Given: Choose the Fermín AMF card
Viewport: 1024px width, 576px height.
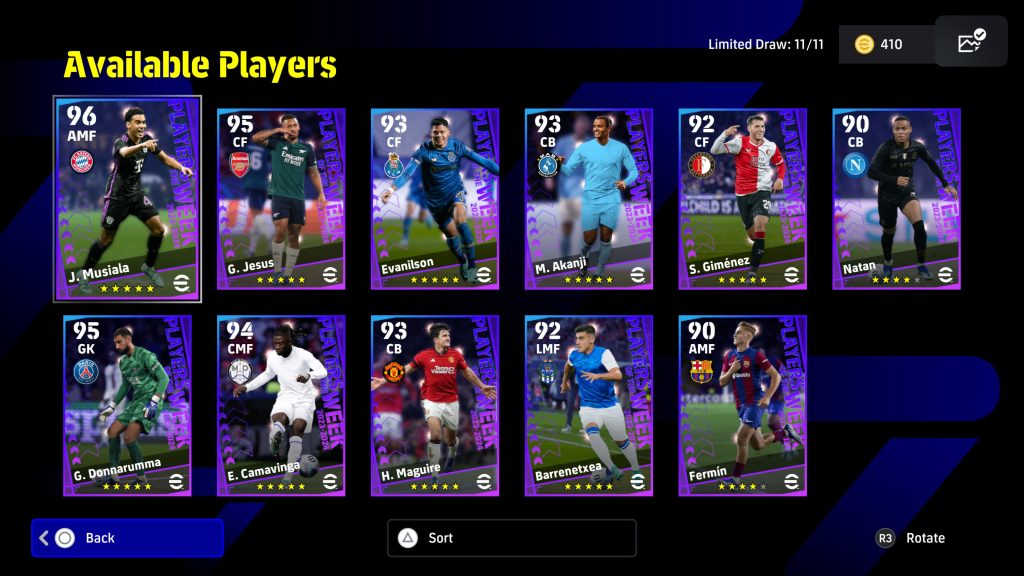Looking at the screenshot, I should pos(743,406).
